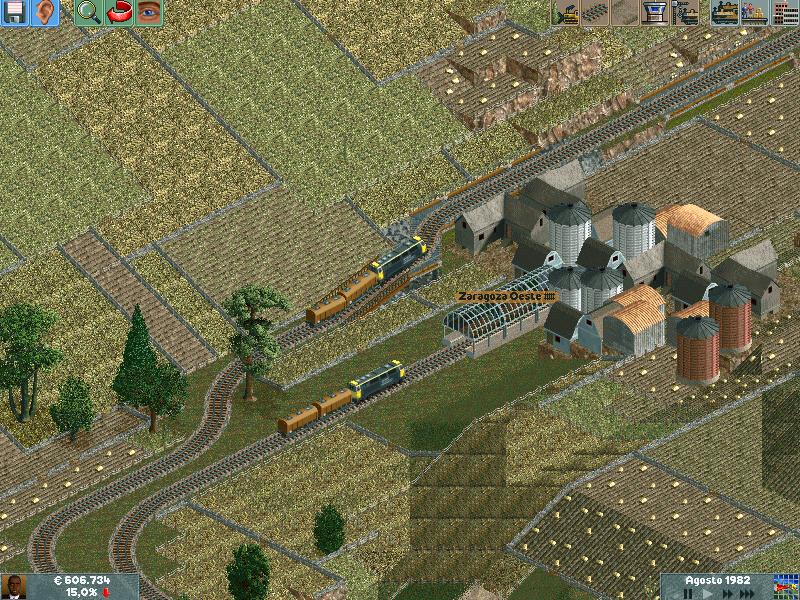Open the eye view options menu

coord(149,13)
